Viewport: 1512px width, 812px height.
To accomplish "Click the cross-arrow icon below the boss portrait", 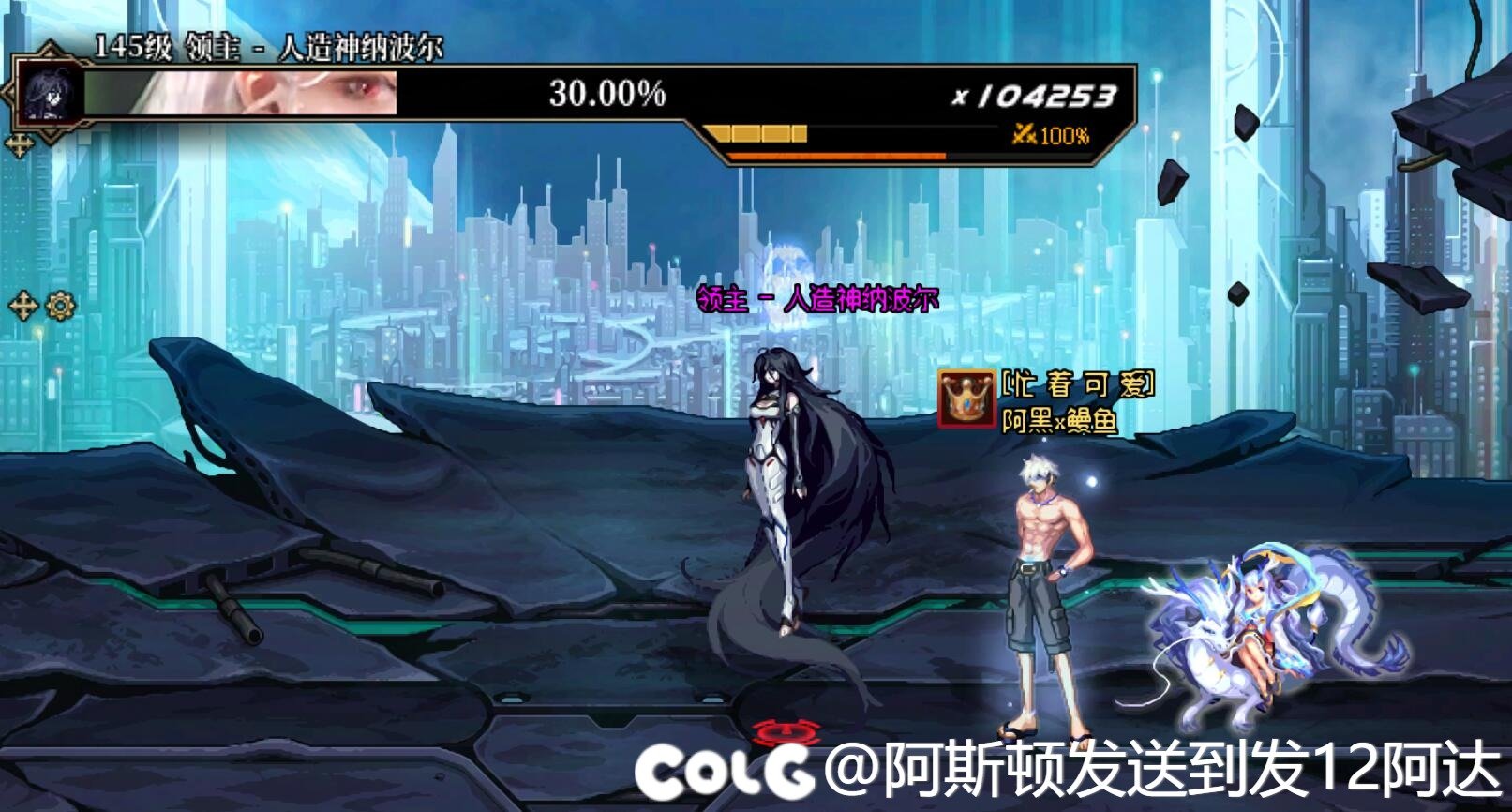I will 21,141.
